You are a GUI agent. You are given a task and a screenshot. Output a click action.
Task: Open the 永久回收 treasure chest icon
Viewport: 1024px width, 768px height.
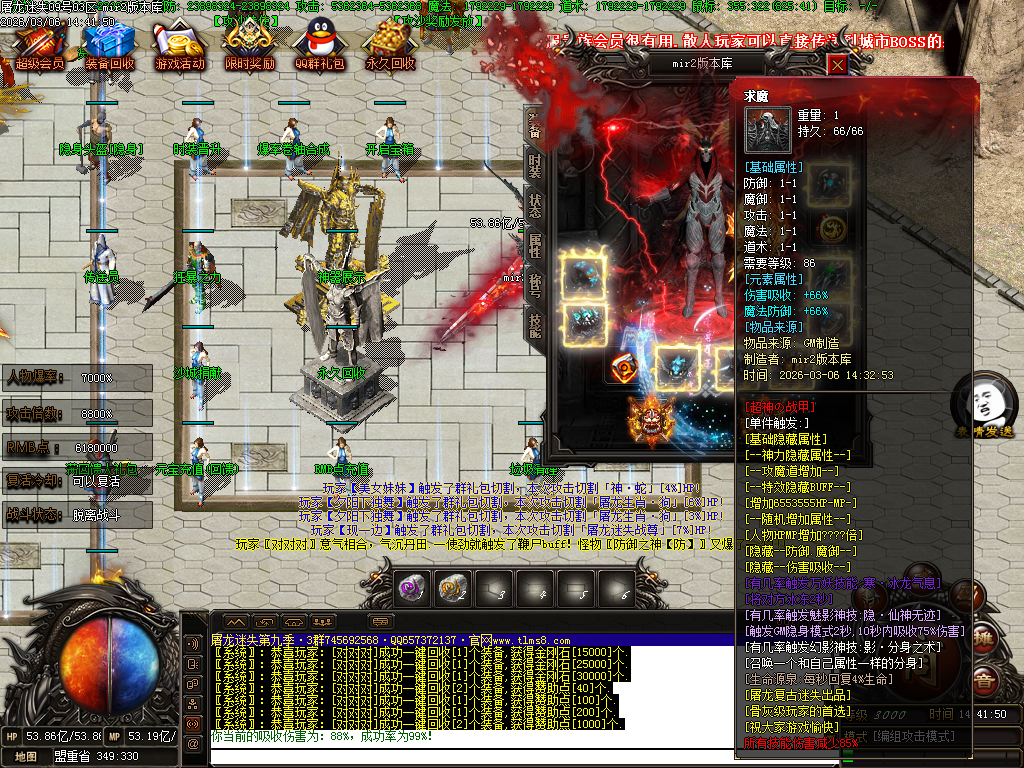tap(389, 46)
